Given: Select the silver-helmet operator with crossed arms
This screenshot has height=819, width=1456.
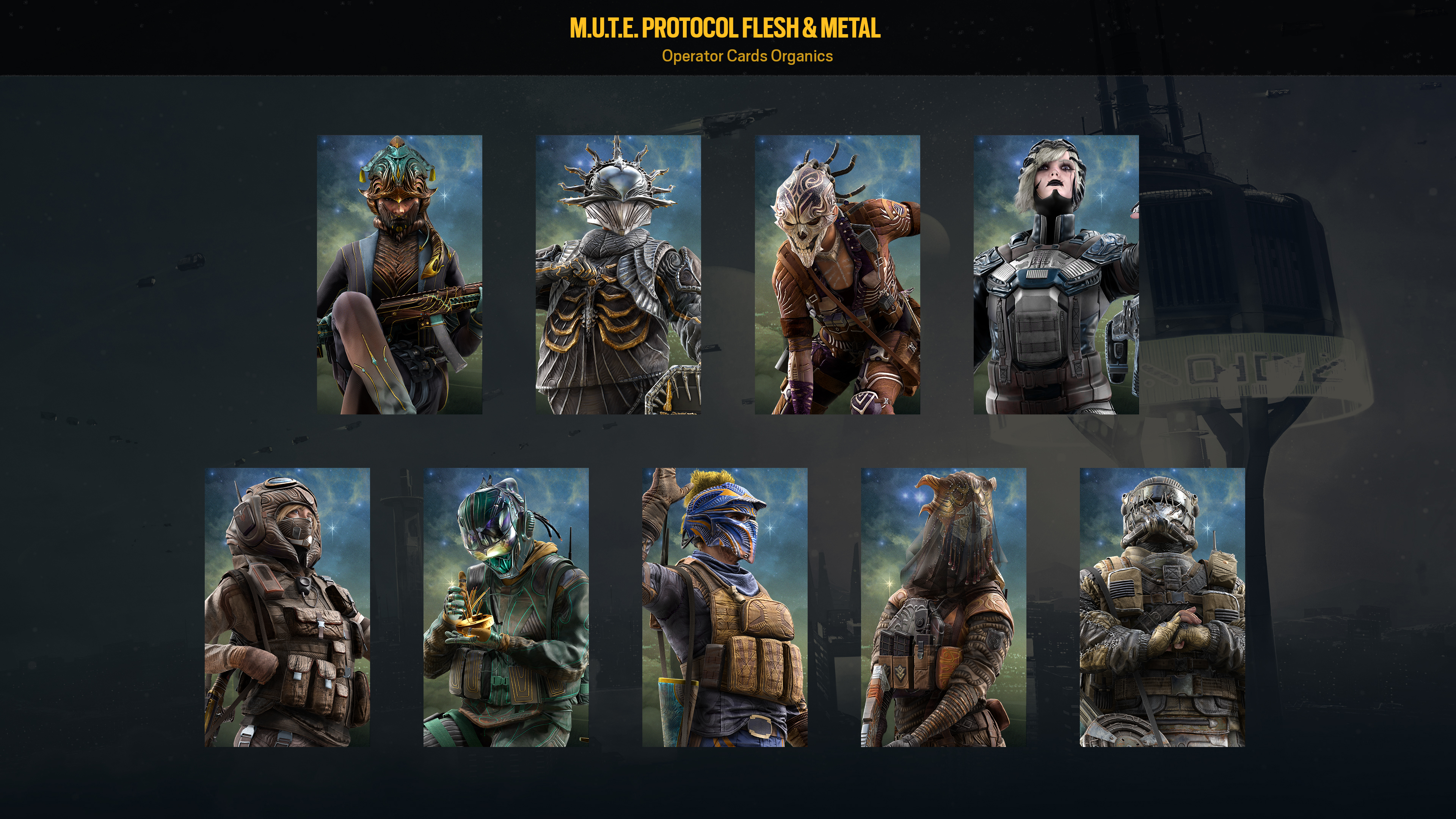Looking at the screenshot, I should click(x=1162, y=607).
